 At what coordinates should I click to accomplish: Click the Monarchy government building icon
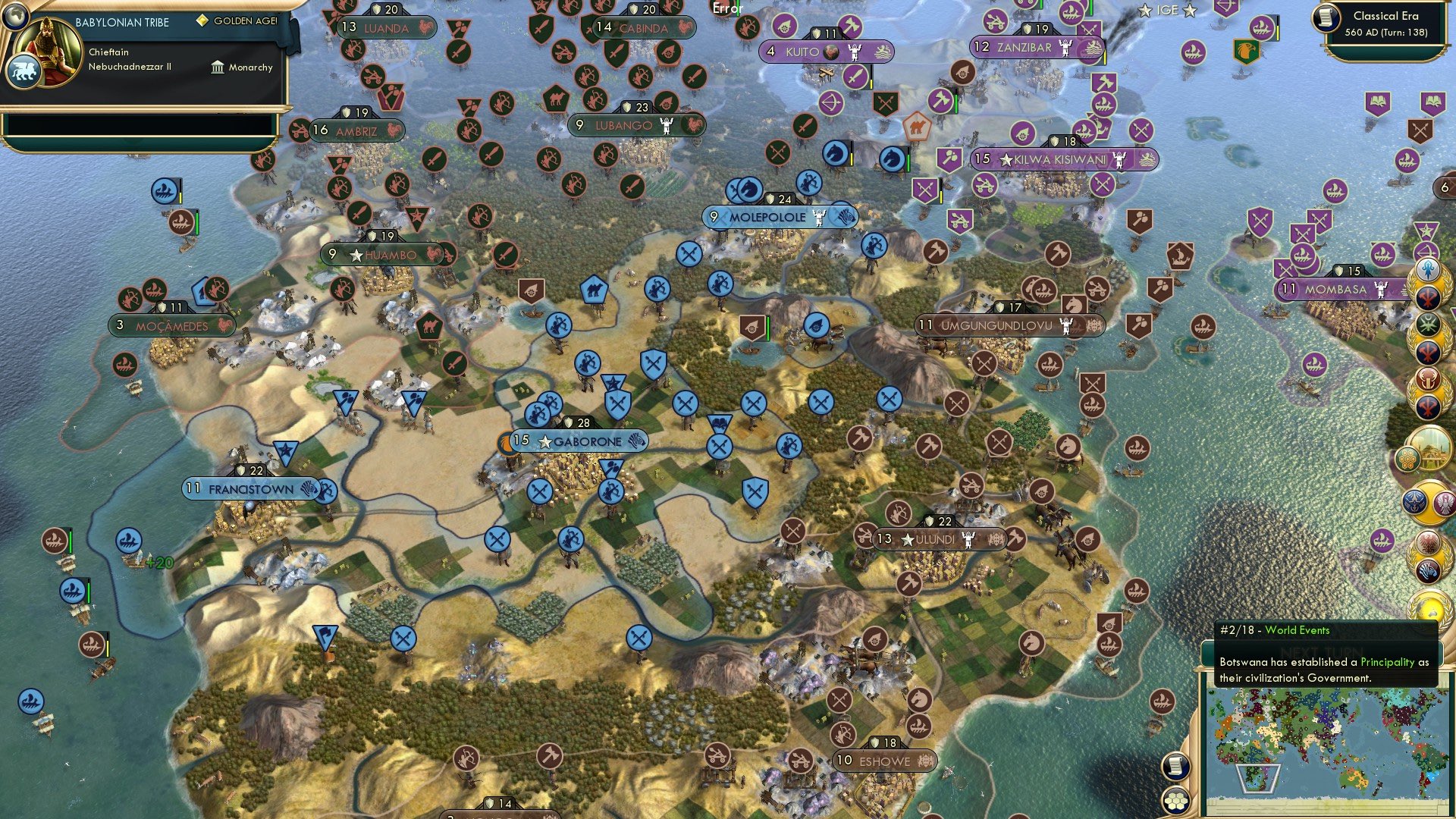click(218, 67)
